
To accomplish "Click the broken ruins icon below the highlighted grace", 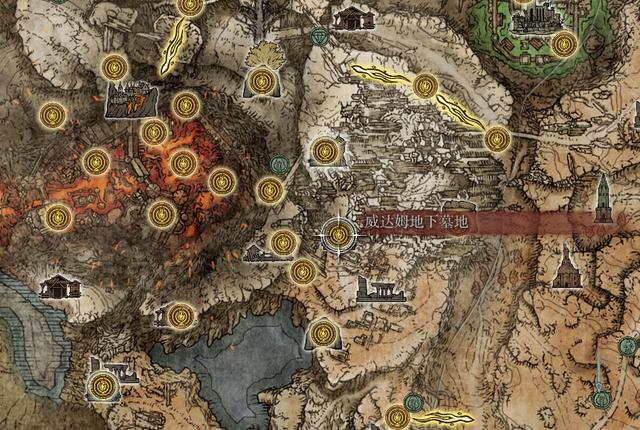I will [x=378, y=290].
